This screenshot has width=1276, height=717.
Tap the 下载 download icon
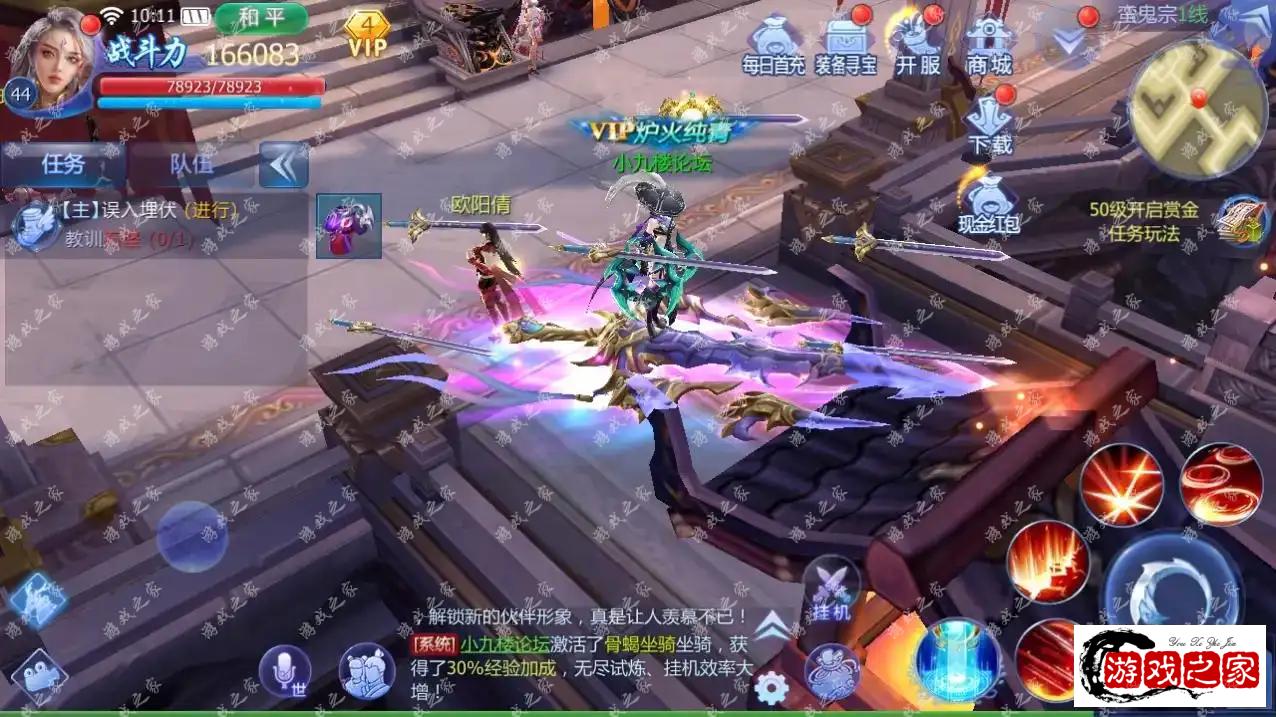point(989,124)
